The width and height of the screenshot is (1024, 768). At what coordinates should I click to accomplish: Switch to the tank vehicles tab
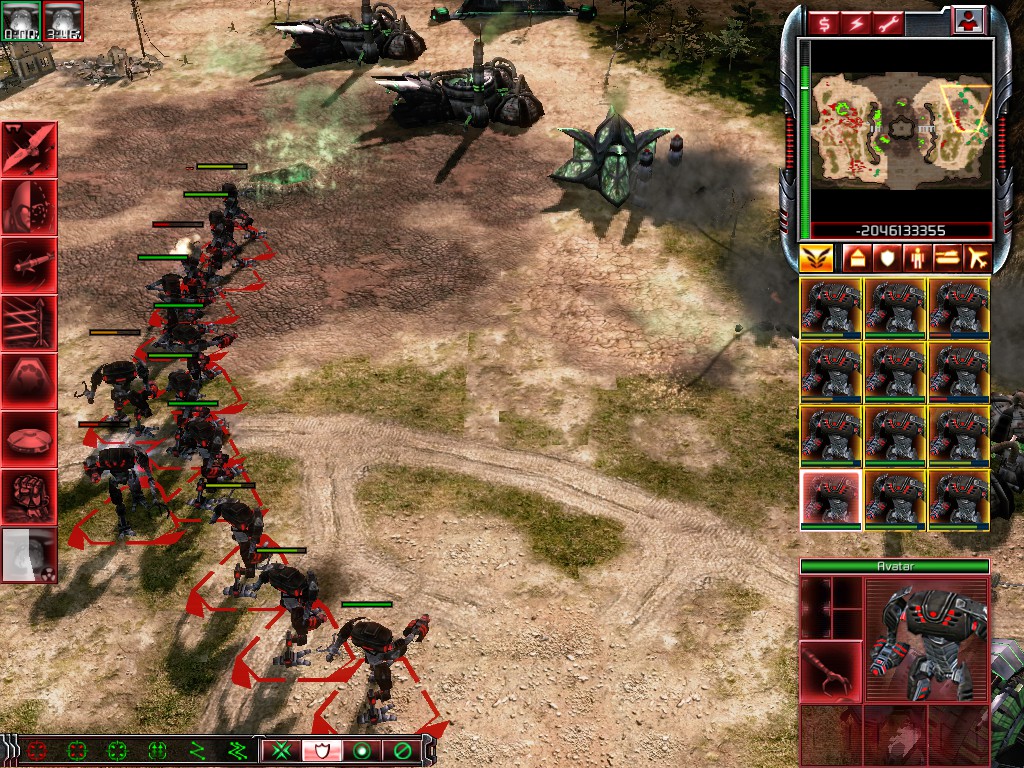pos(946,258)
